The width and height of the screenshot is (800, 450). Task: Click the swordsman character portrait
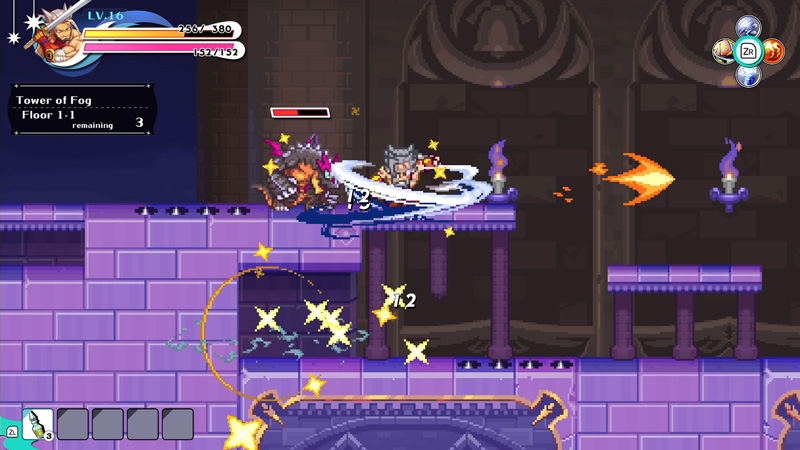[x=57, y=38]
